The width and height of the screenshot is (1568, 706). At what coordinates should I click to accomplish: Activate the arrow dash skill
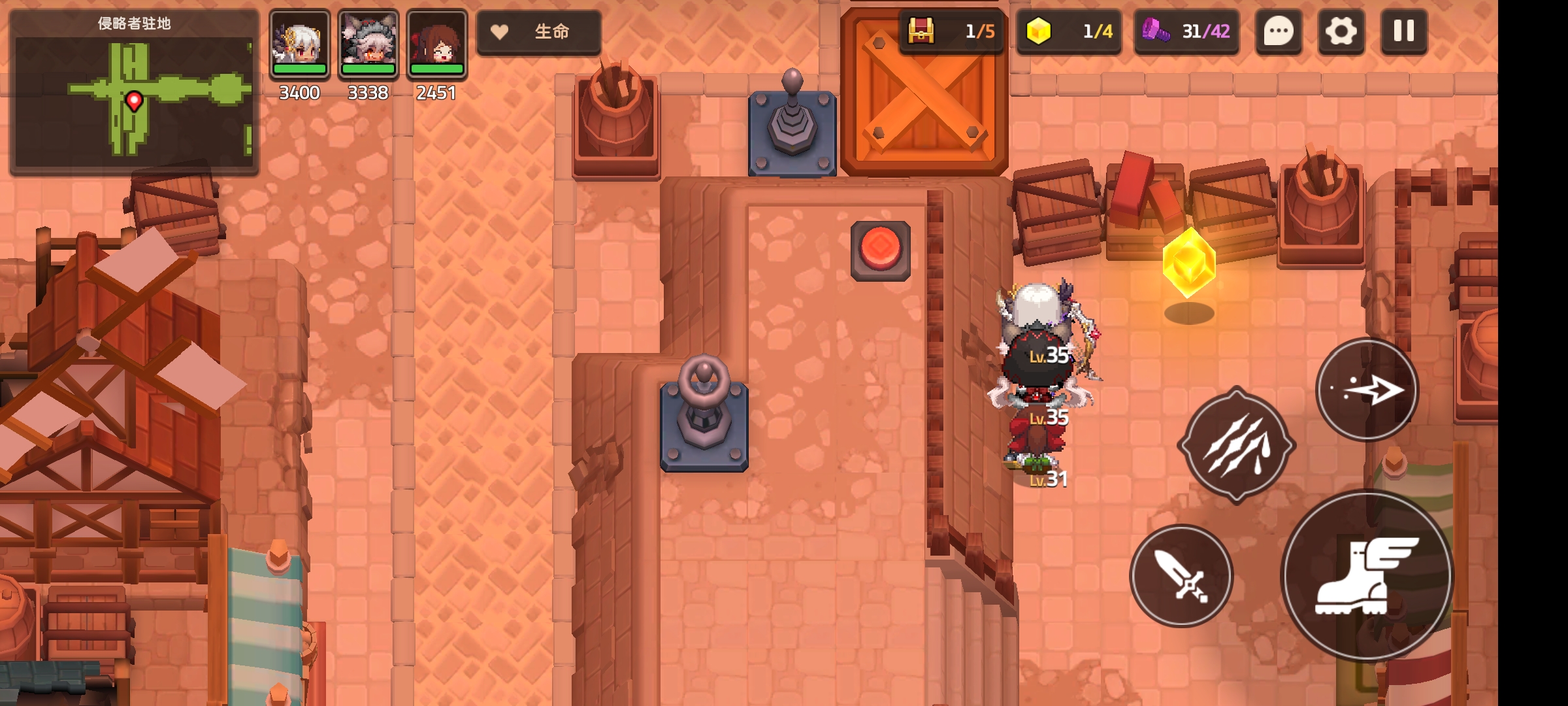click(1367, 390)
